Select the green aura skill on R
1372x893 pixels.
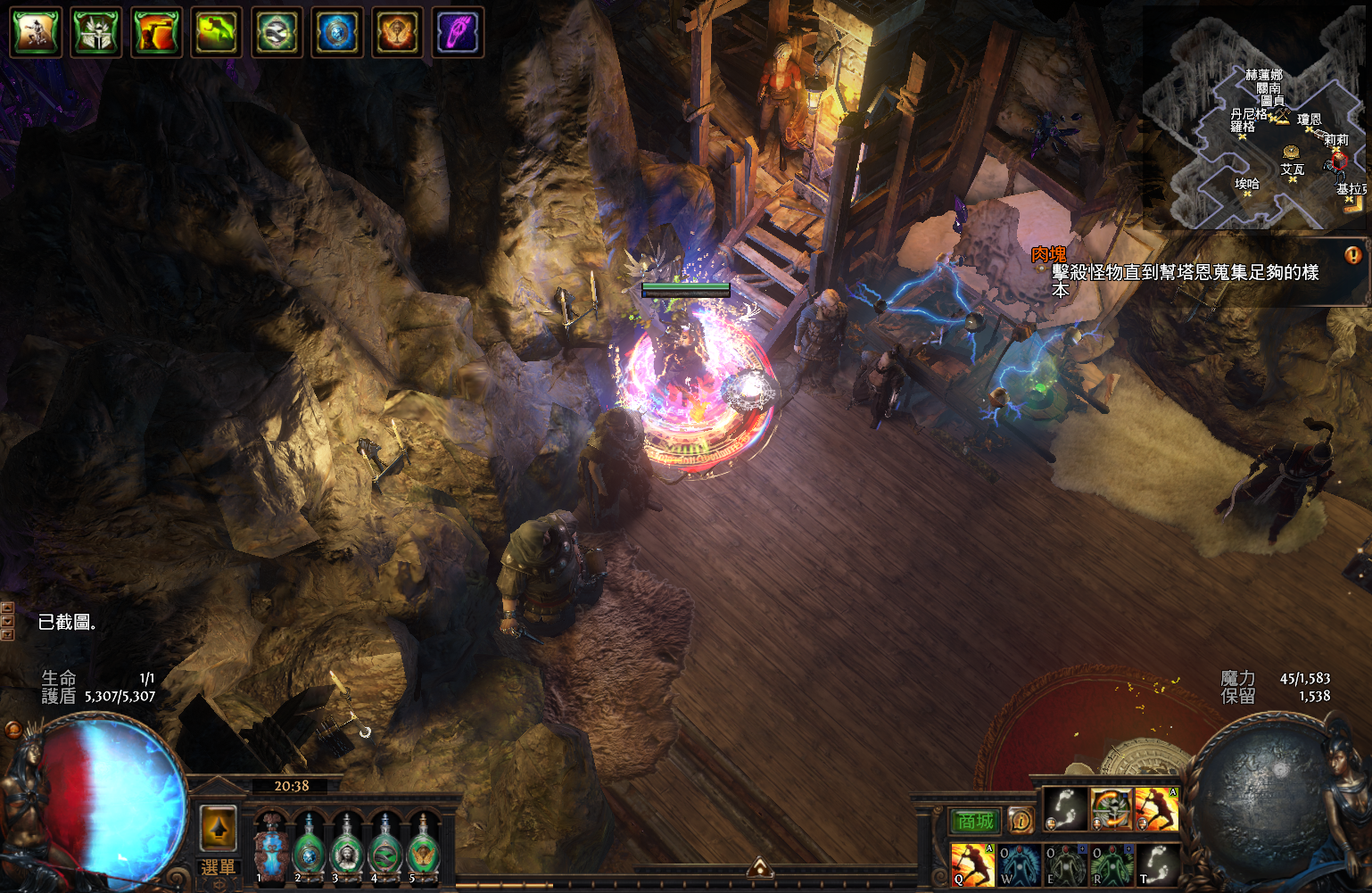1112,864
